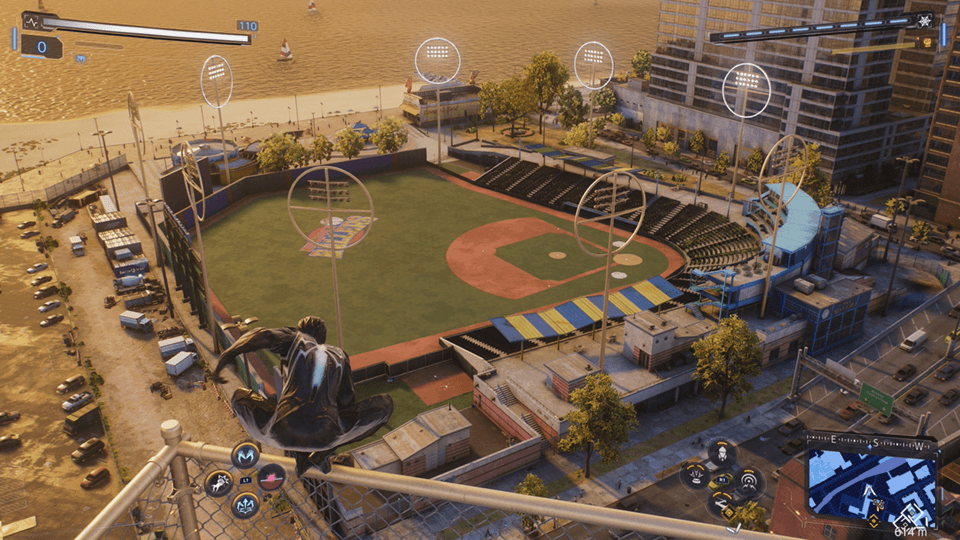The height and width of the screenshot is (540, 960).
Task: Activate the top claw-shaped symbiote ability
Action: (x=245, y=455)
